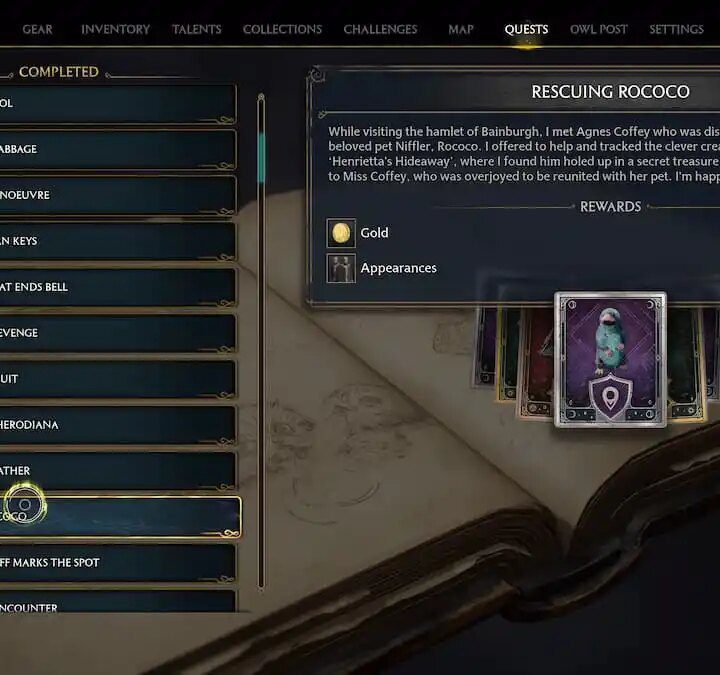Show the Challenges tab
The width and height of the screenshot is (720, 675).
click(381, 29)
